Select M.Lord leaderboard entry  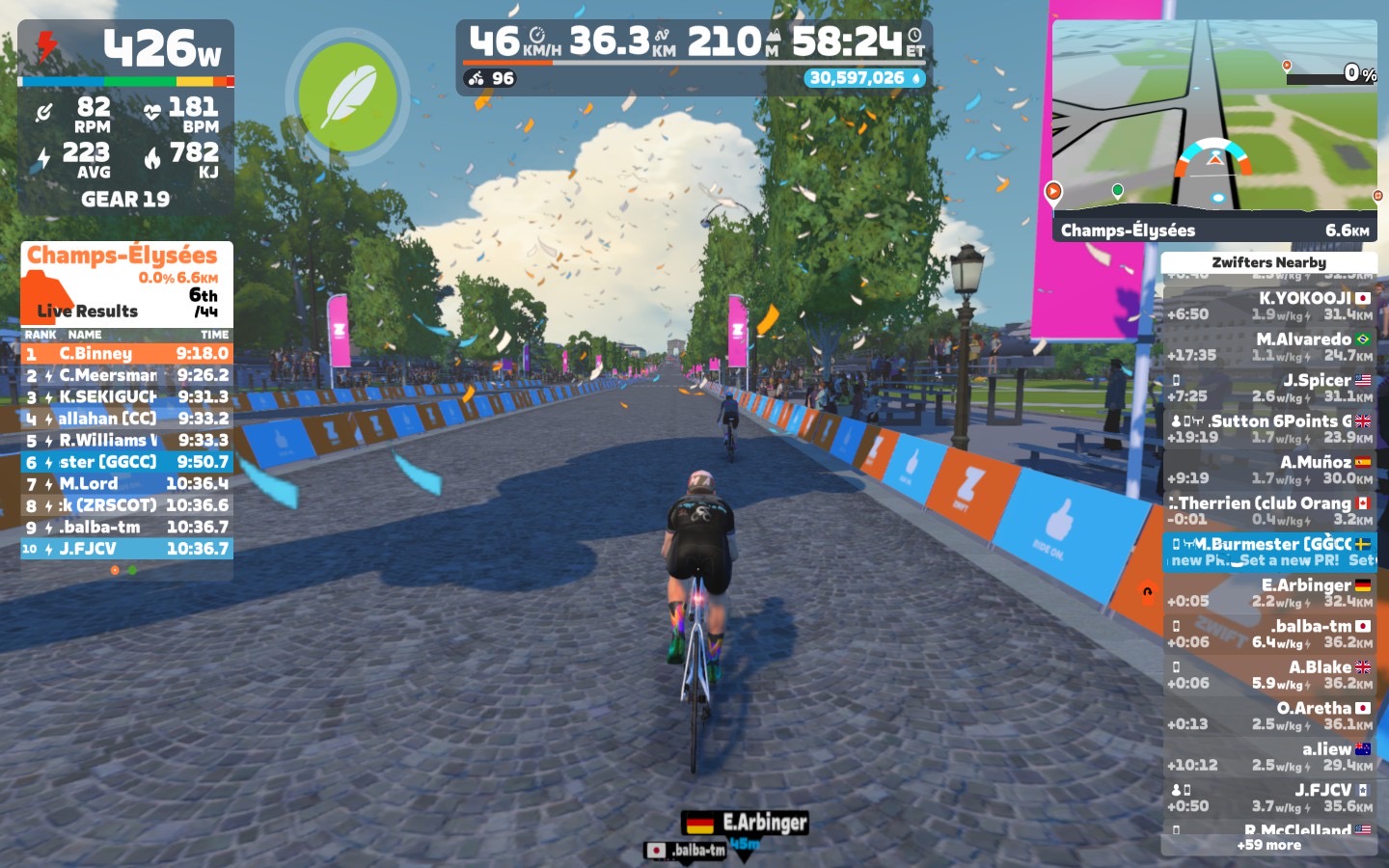click(126, 483)
